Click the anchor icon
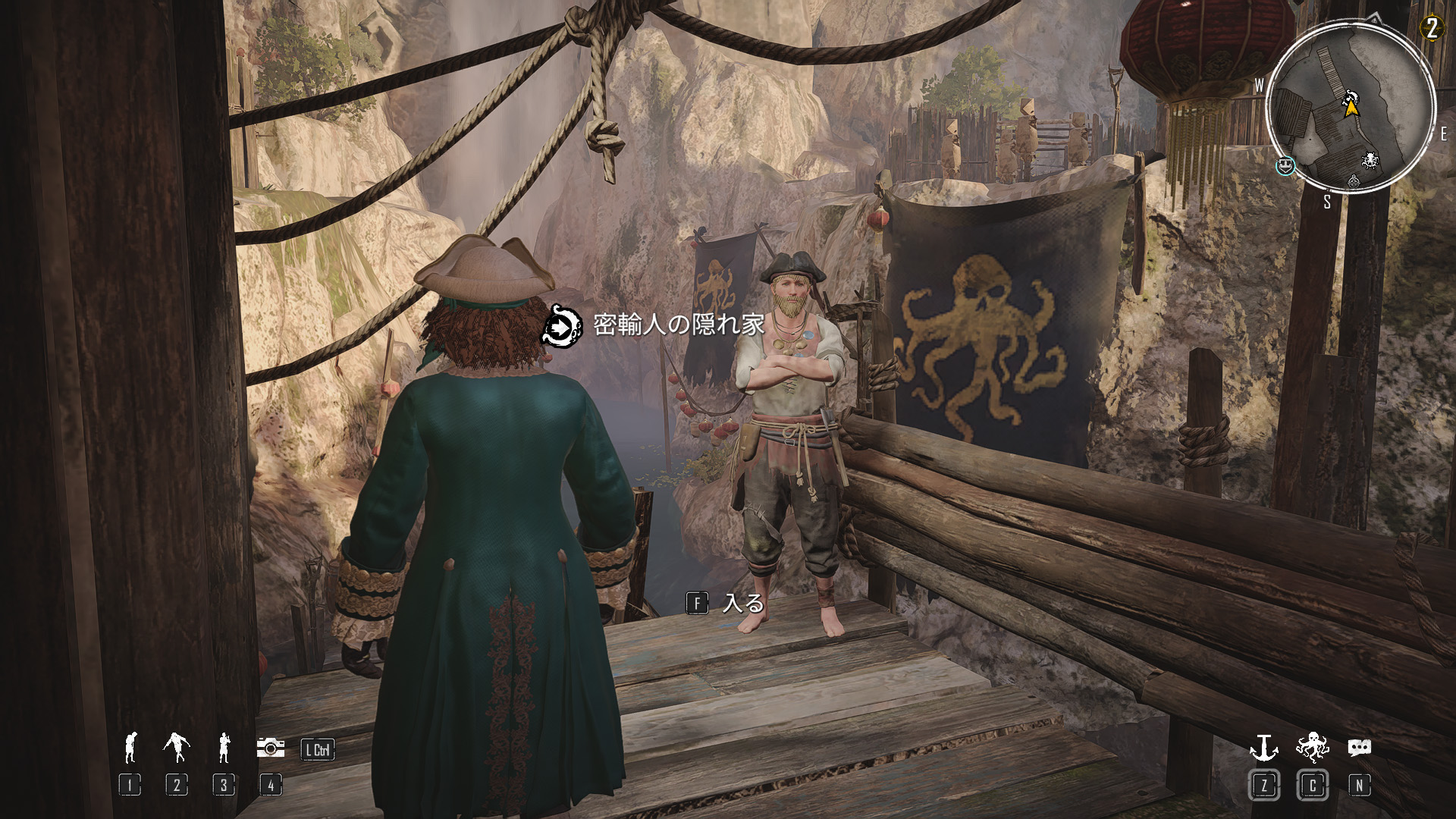 pos(1263,748)
